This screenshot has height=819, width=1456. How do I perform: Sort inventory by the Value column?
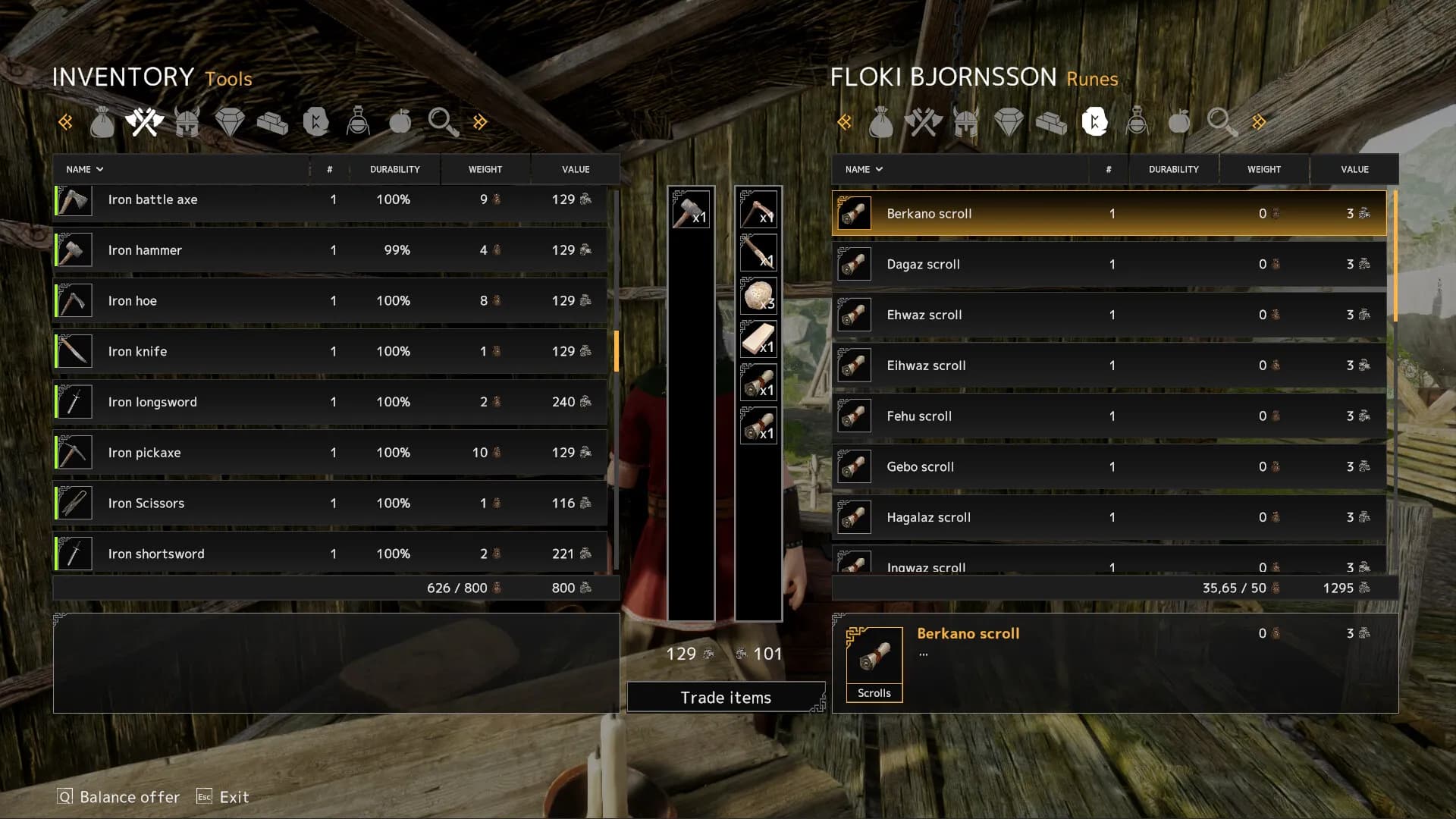tap(576, 169)
